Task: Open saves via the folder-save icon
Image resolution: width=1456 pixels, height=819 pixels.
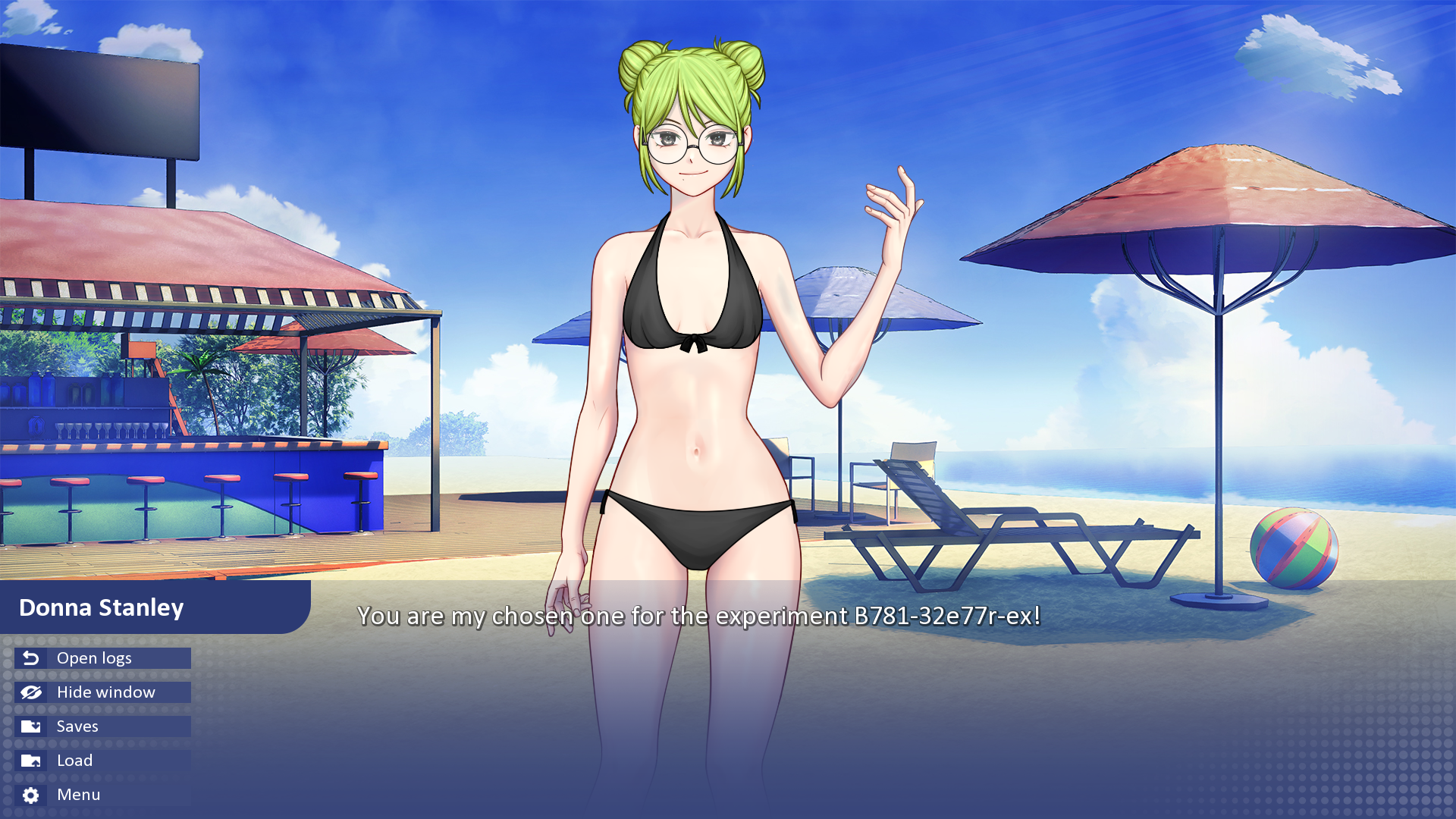Action: click(x=30, y=726)
